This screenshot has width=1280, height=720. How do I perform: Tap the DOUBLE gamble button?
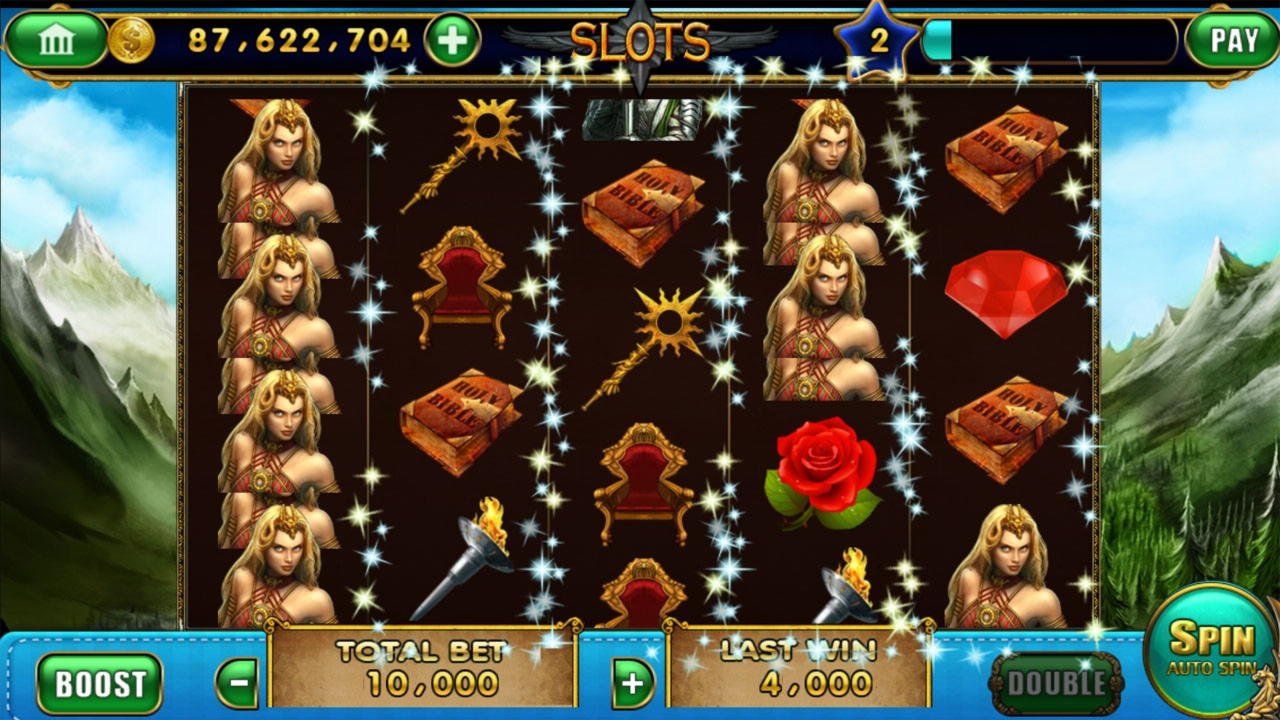1056,684
